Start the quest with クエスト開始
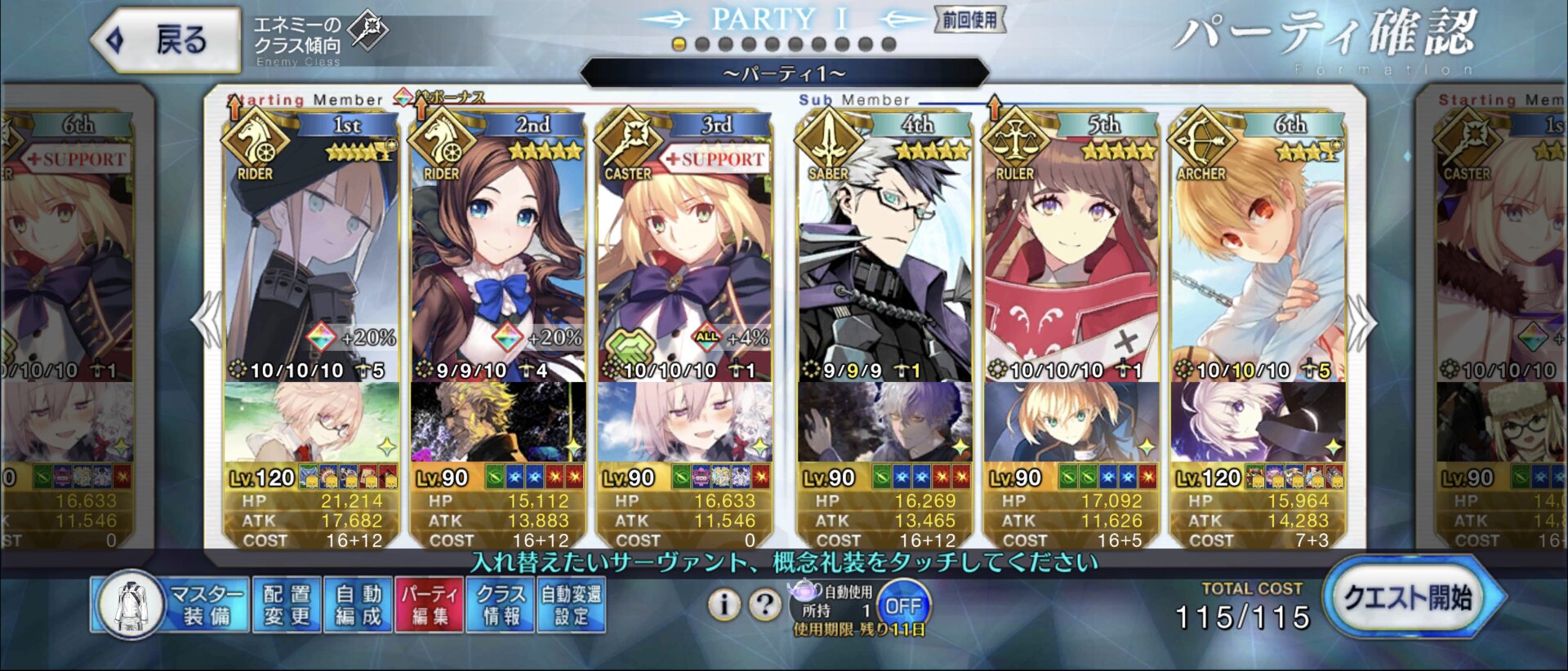The height and width of the screenshot is (671, 1568). (x=1409, y=598)
